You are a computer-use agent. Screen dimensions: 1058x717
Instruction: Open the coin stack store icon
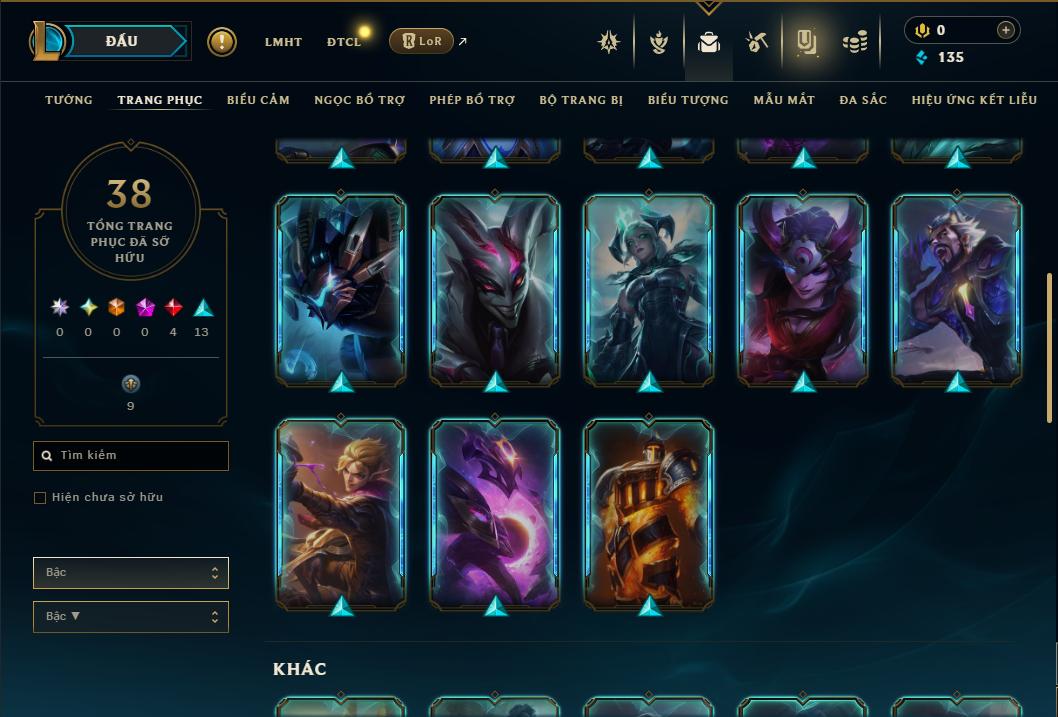coord(854,42)
